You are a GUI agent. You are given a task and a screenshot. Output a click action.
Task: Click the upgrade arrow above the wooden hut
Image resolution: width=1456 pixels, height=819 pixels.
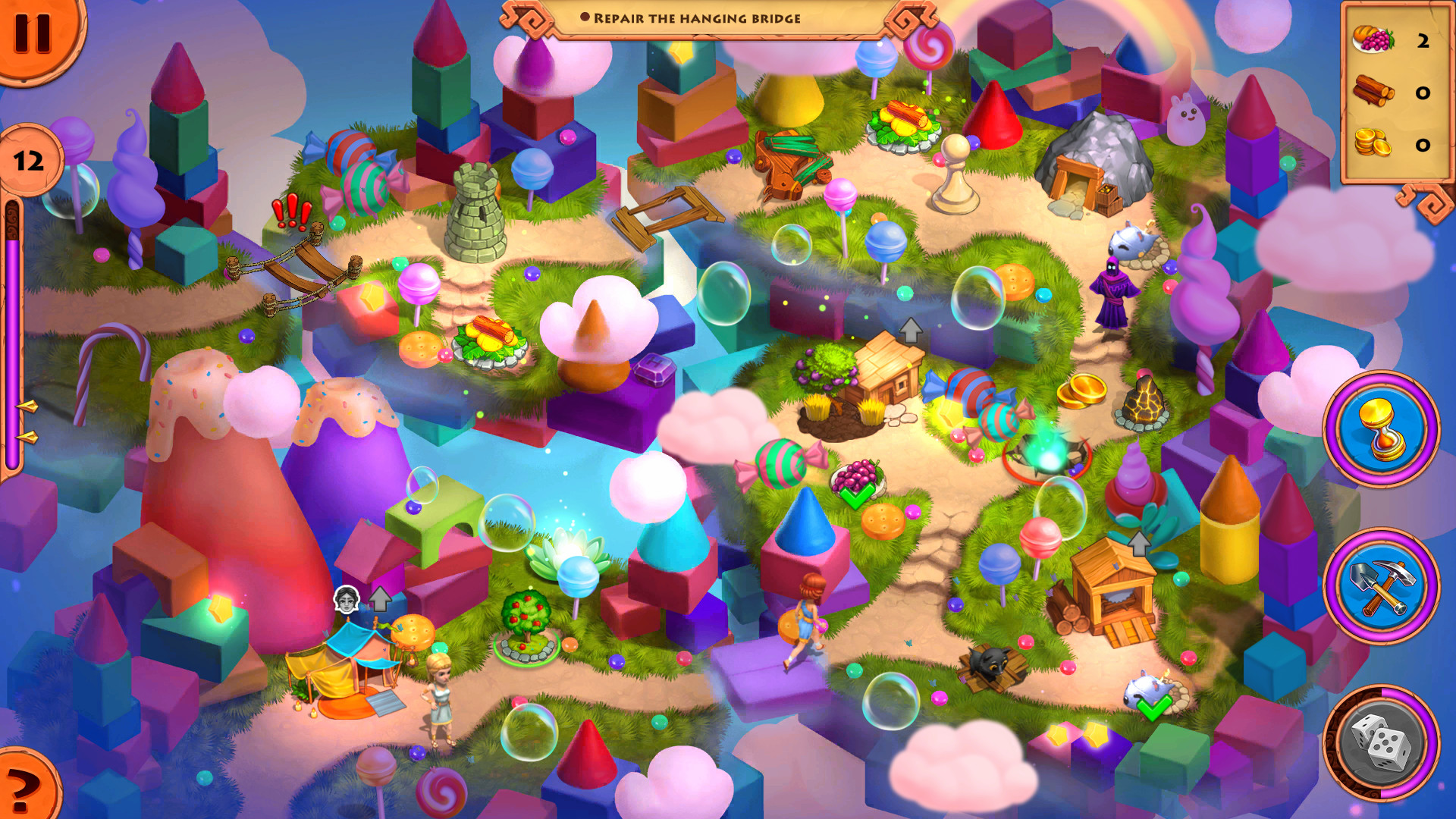pos(910,330)
